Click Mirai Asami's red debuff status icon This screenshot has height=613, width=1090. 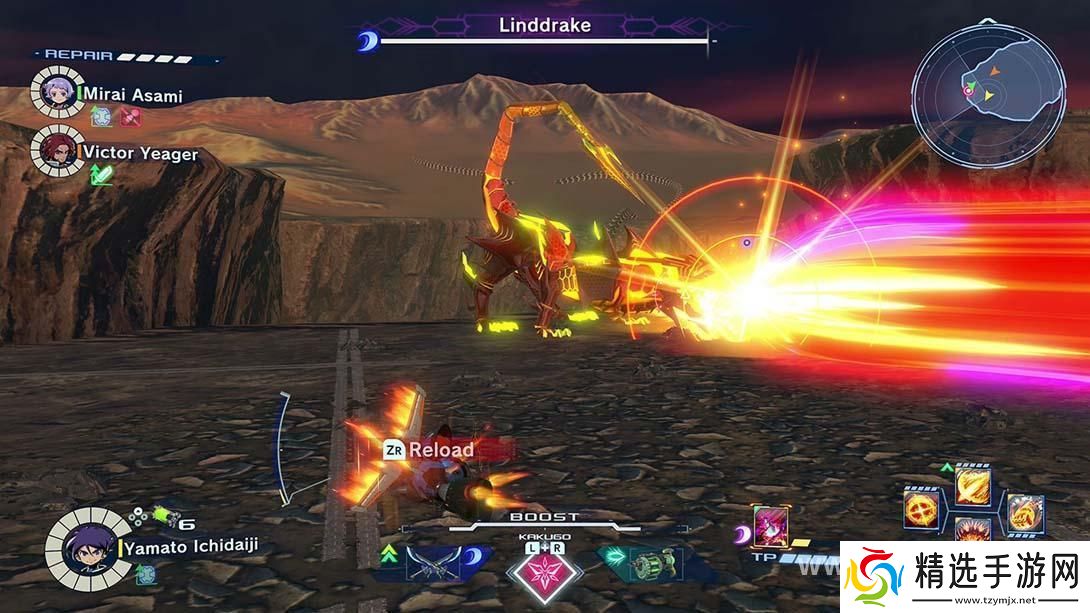131,117
